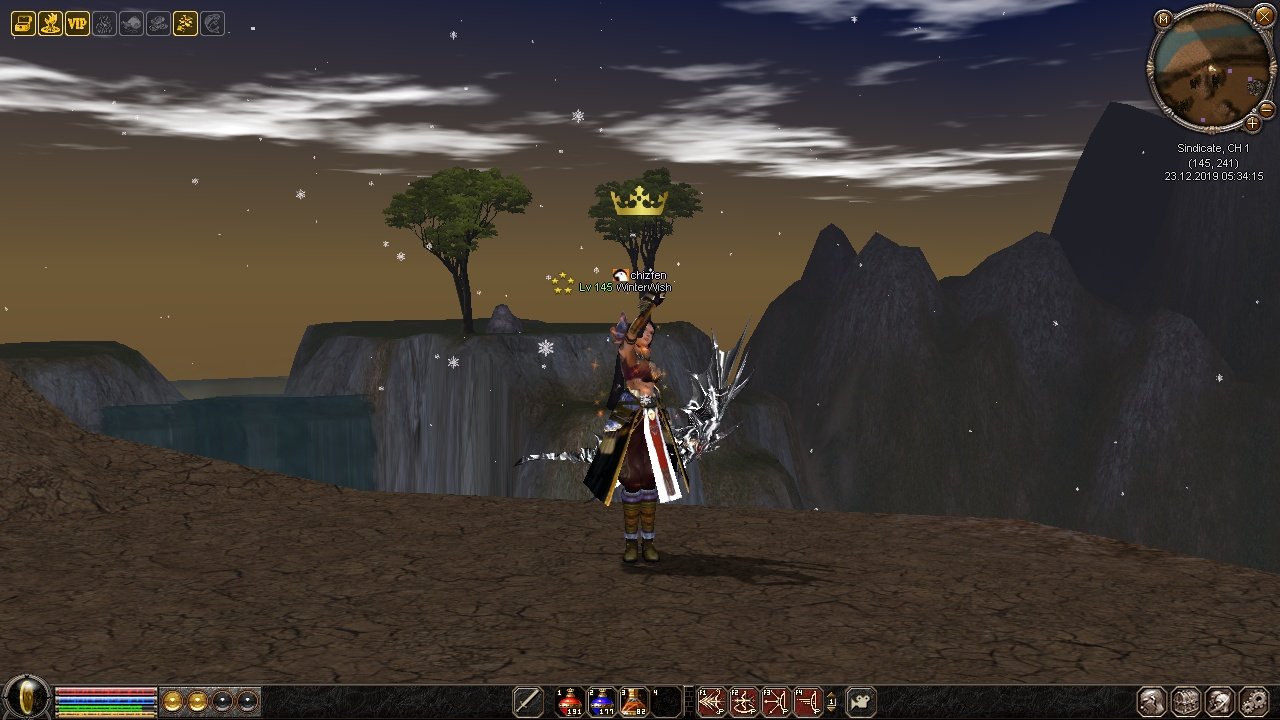Screen dimensions: 1280x720
Task: Click the golden flame buff icon
Action: click(x=50, y=24)
